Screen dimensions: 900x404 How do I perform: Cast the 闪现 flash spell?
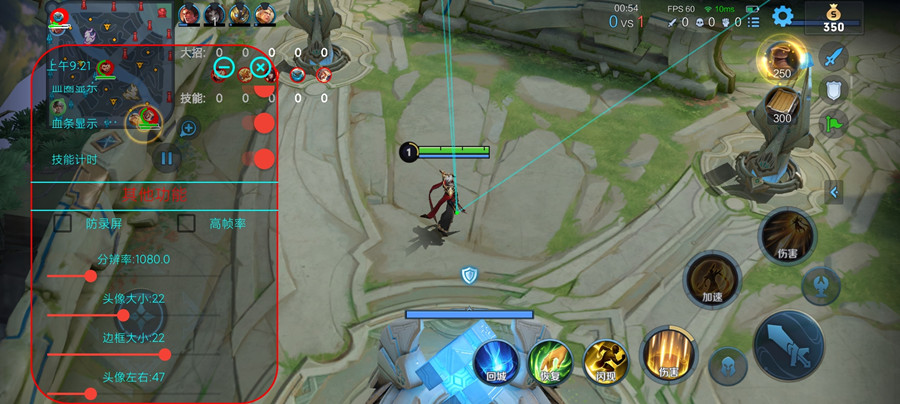(604, 361)
